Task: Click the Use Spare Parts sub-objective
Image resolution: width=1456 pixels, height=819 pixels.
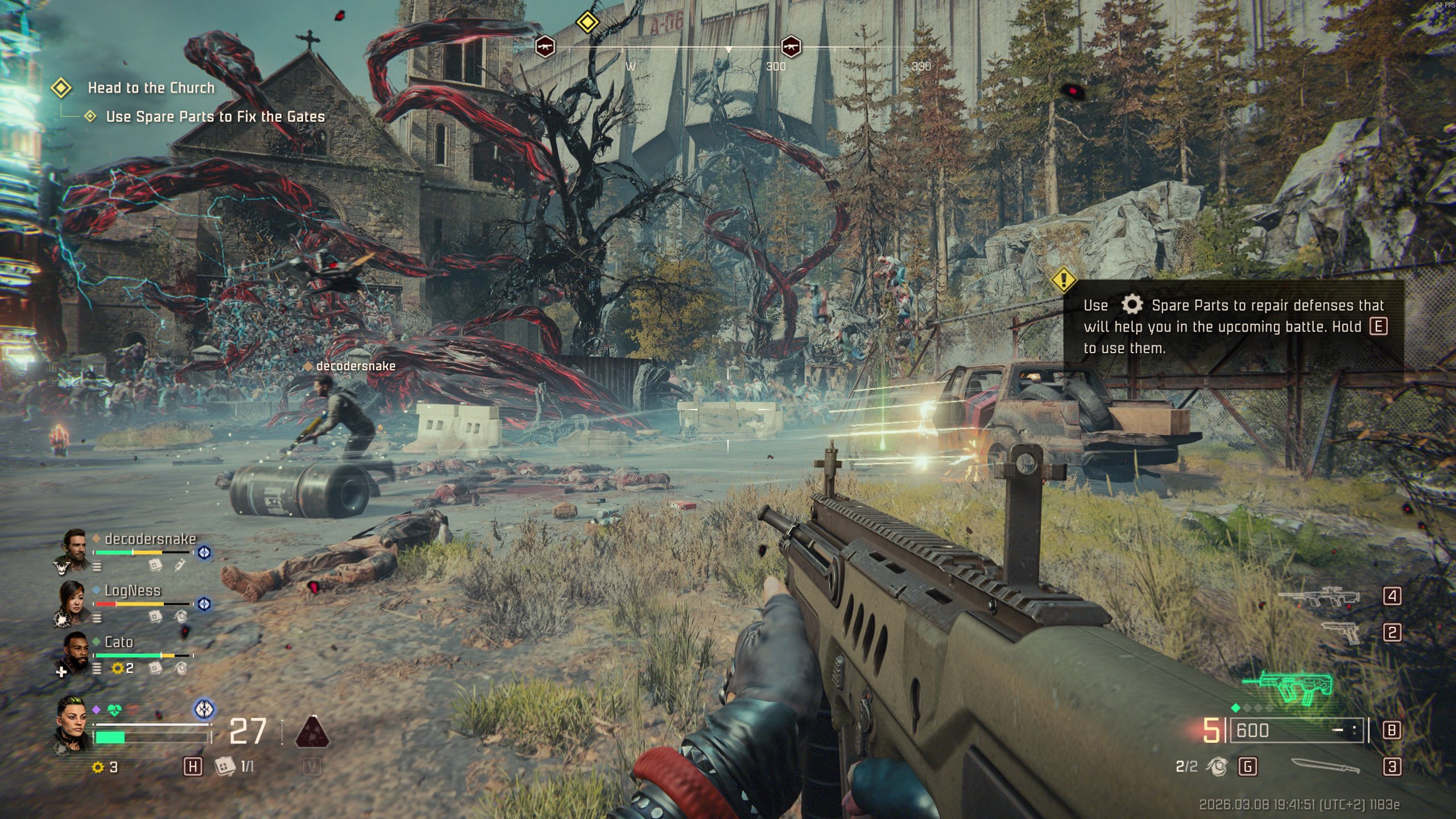Action: click(x=215, y=117)
